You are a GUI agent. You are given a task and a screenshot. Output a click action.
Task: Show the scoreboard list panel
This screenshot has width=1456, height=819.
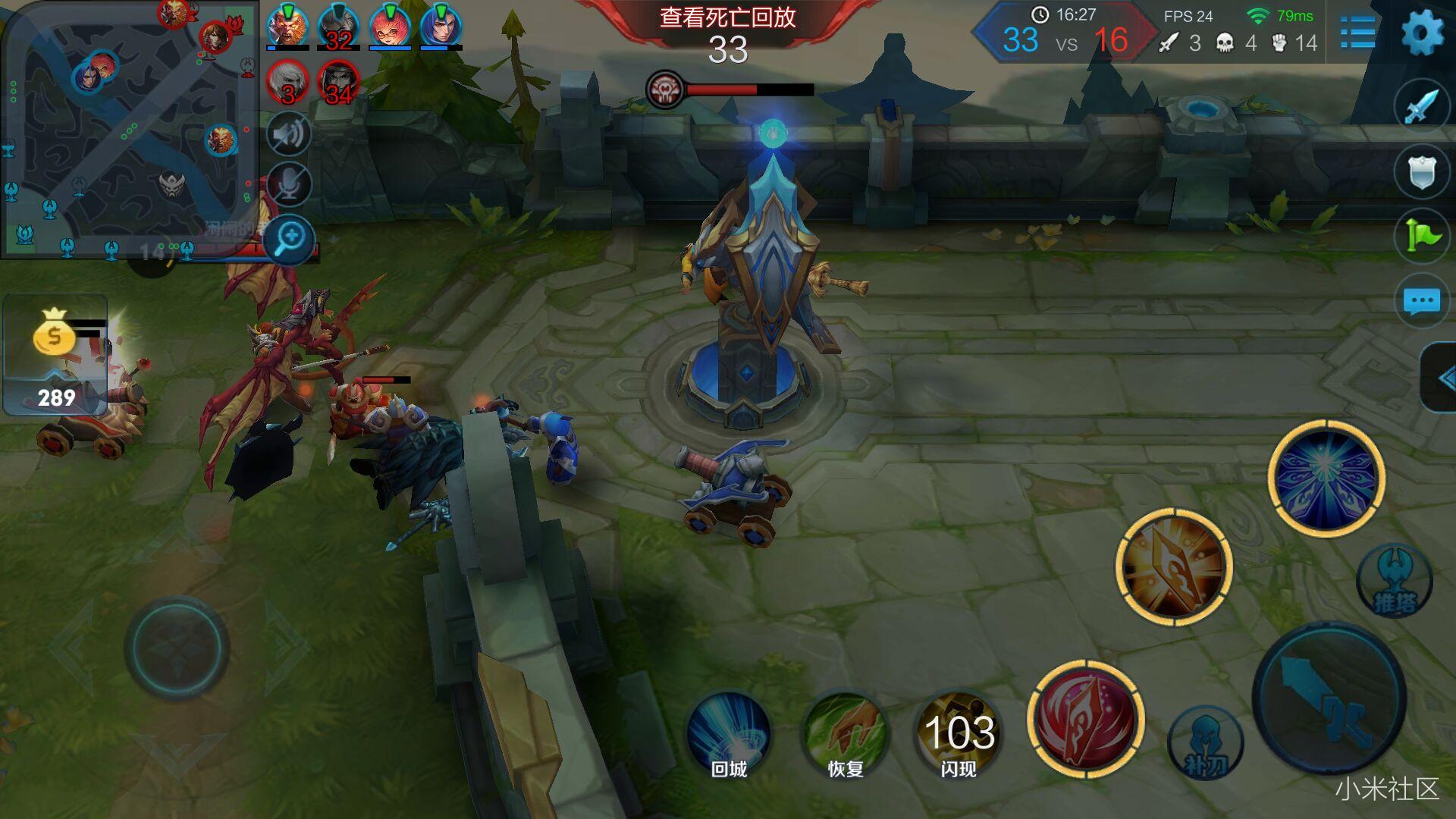1357,33
